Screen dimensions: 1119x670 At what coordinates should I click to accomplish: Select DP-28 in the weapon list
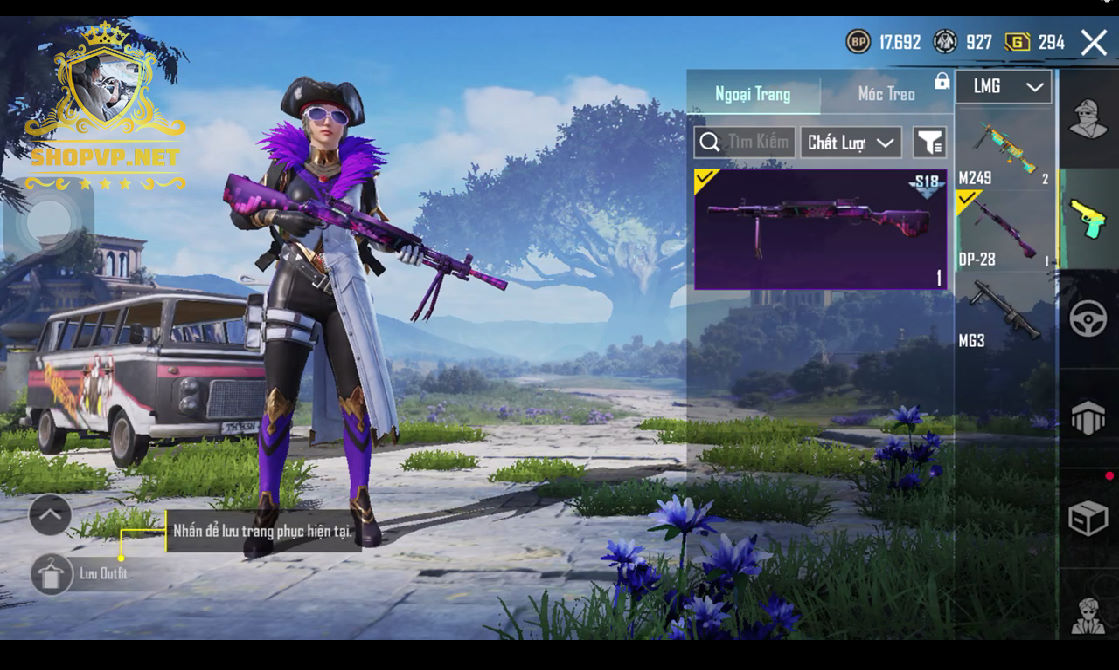click(x=1004, y=232)
